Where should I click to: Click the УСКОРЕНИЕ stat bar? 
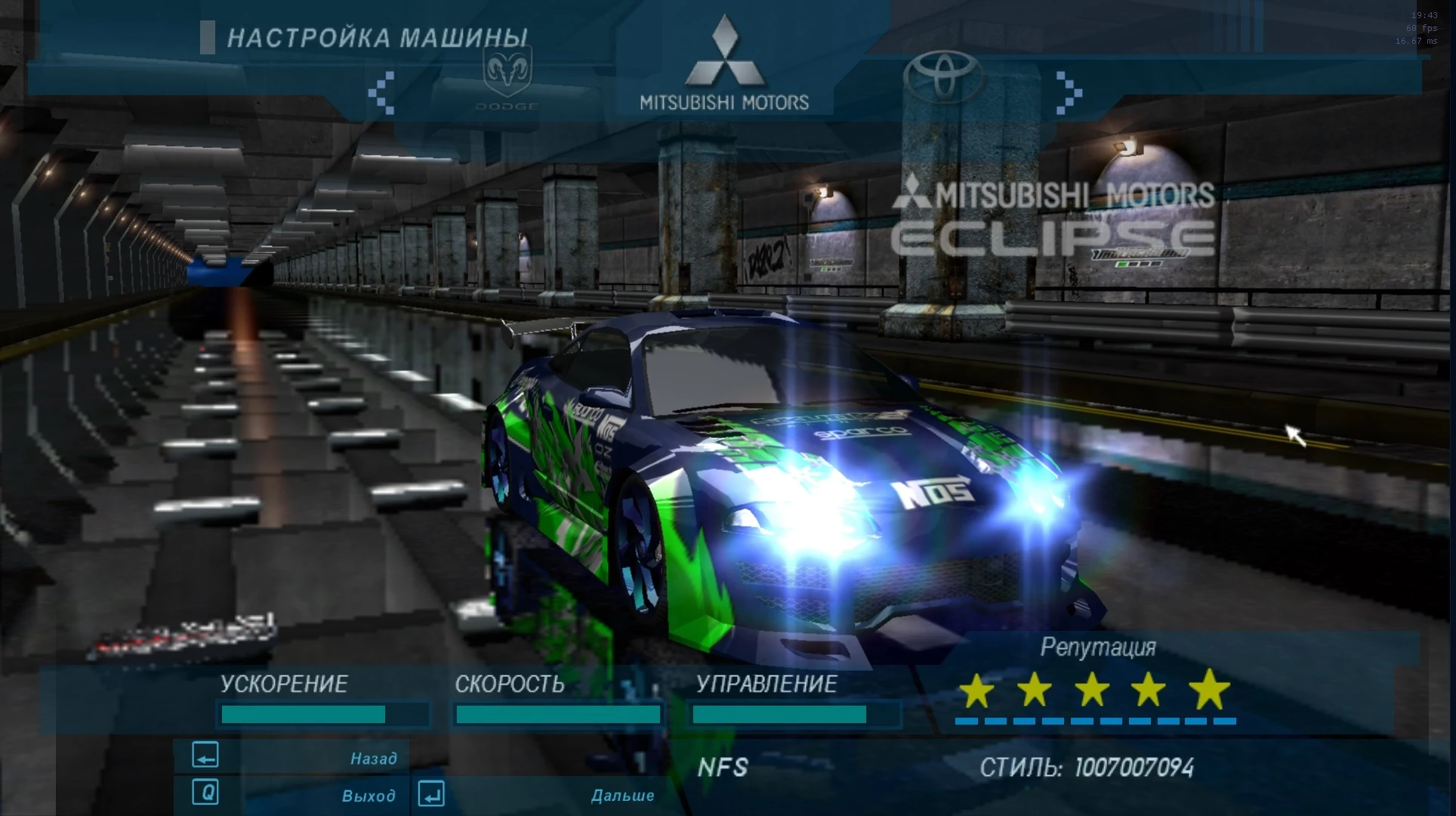[x=323, y=712]
